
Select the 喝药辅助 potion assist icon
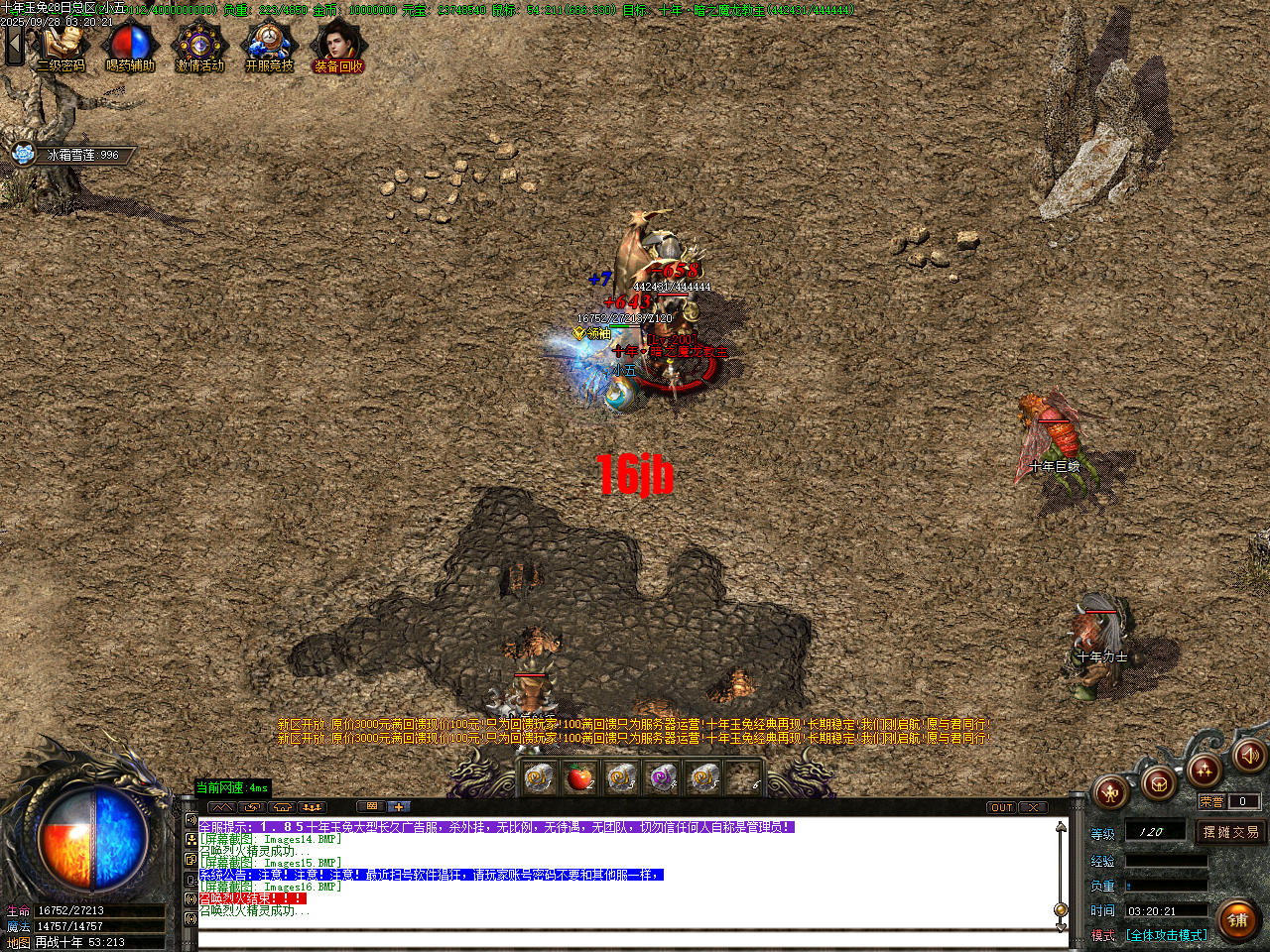[x=130, y=42]
